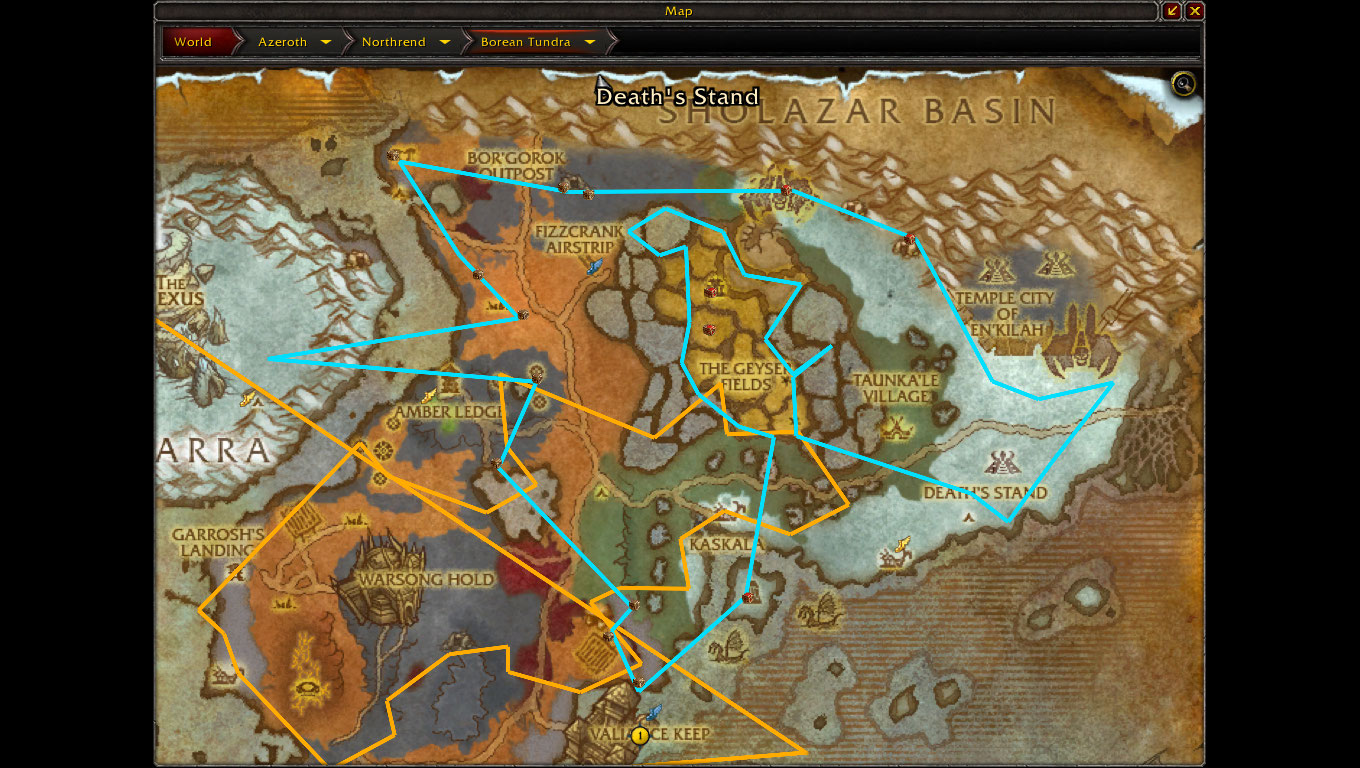This screenshot has height=768, width=1360.
Task: Open the magnifying glass map filter
Action: 1184,84
